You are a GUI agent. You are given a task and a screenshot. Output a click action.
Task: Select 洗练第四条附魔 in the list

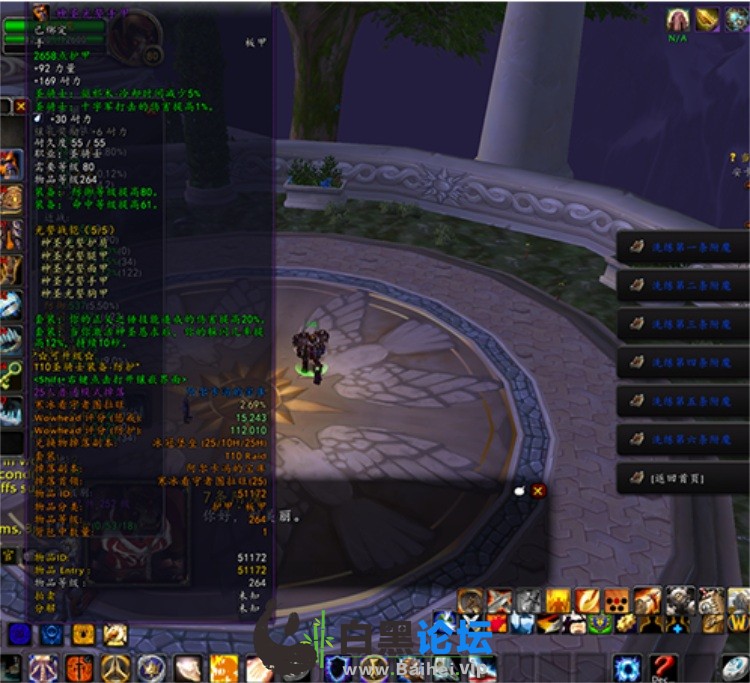tap(683, 362)
